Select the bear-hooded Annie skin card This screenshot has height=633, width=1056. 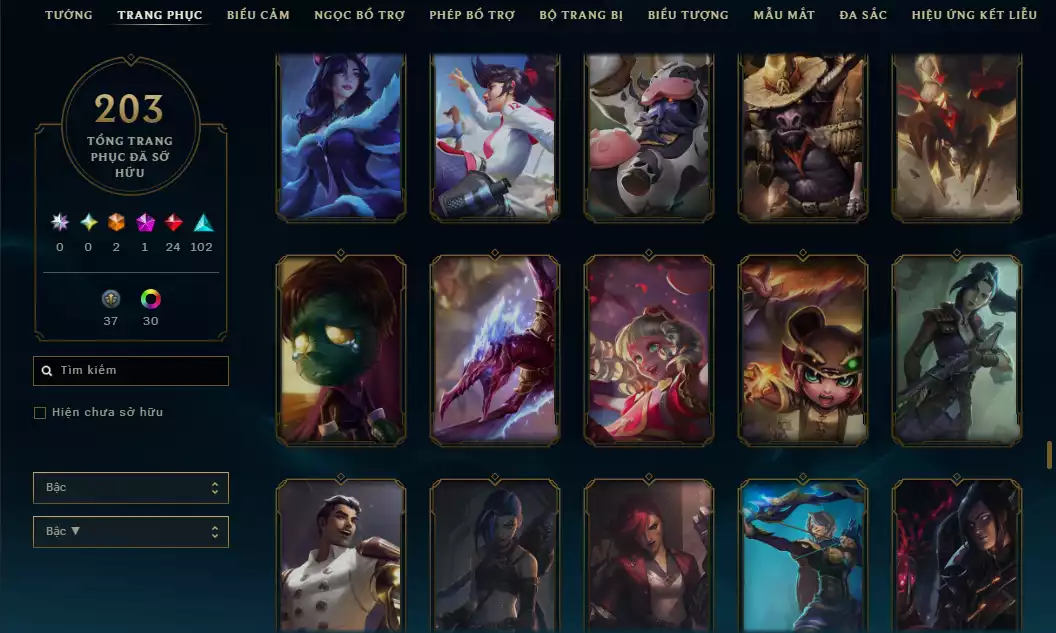click(x=803, y=349)
